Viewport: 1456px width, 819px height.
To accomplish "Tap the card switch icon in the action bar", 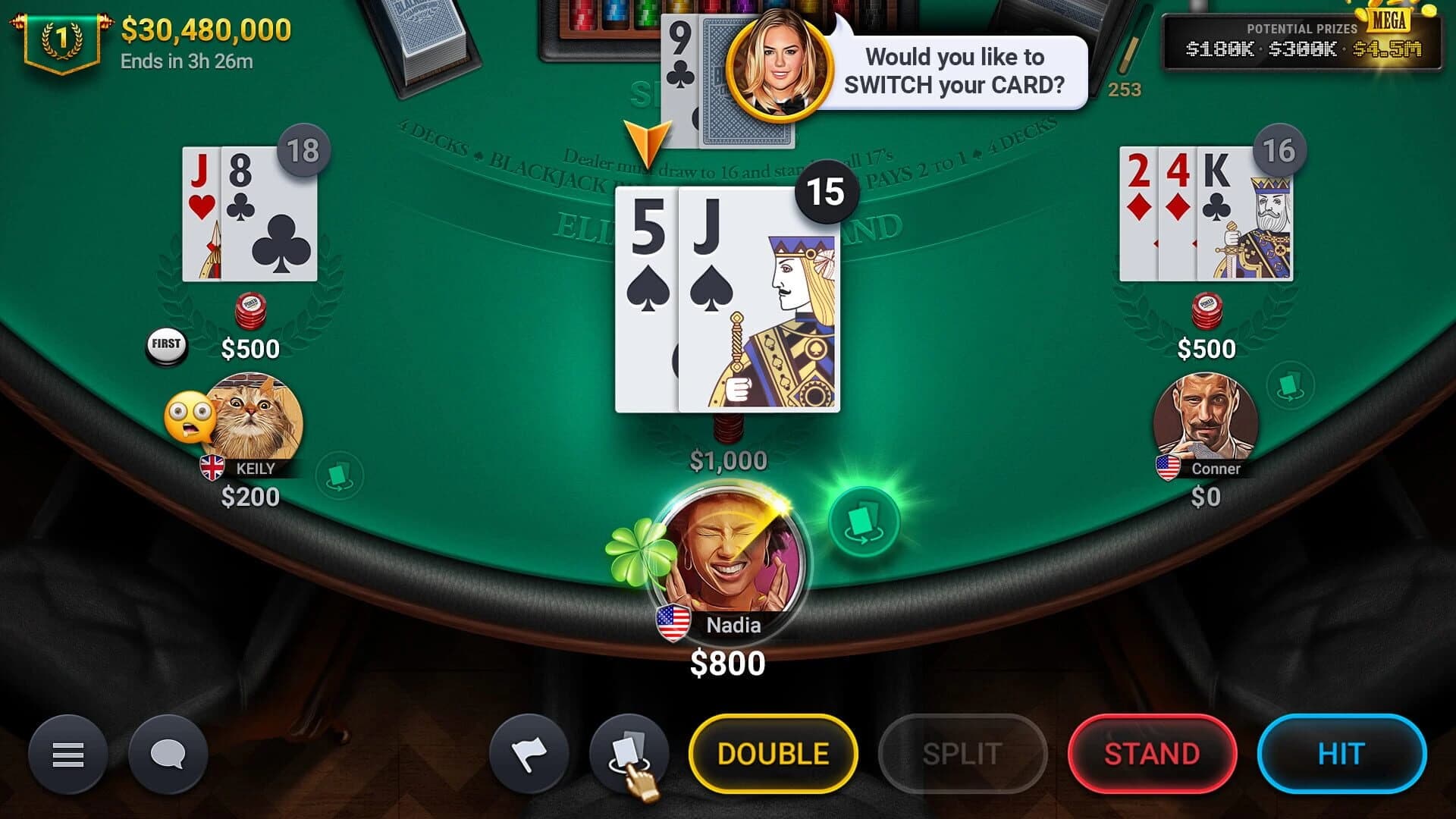I will coord(630,753).
